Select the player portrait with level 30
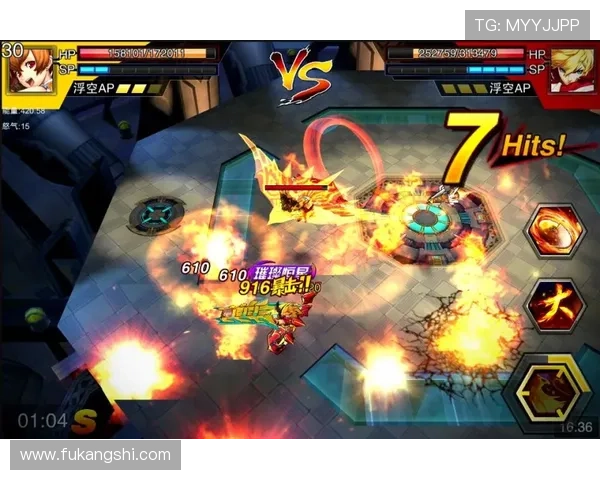The image size is (600, 480). [x=28, y=68]
